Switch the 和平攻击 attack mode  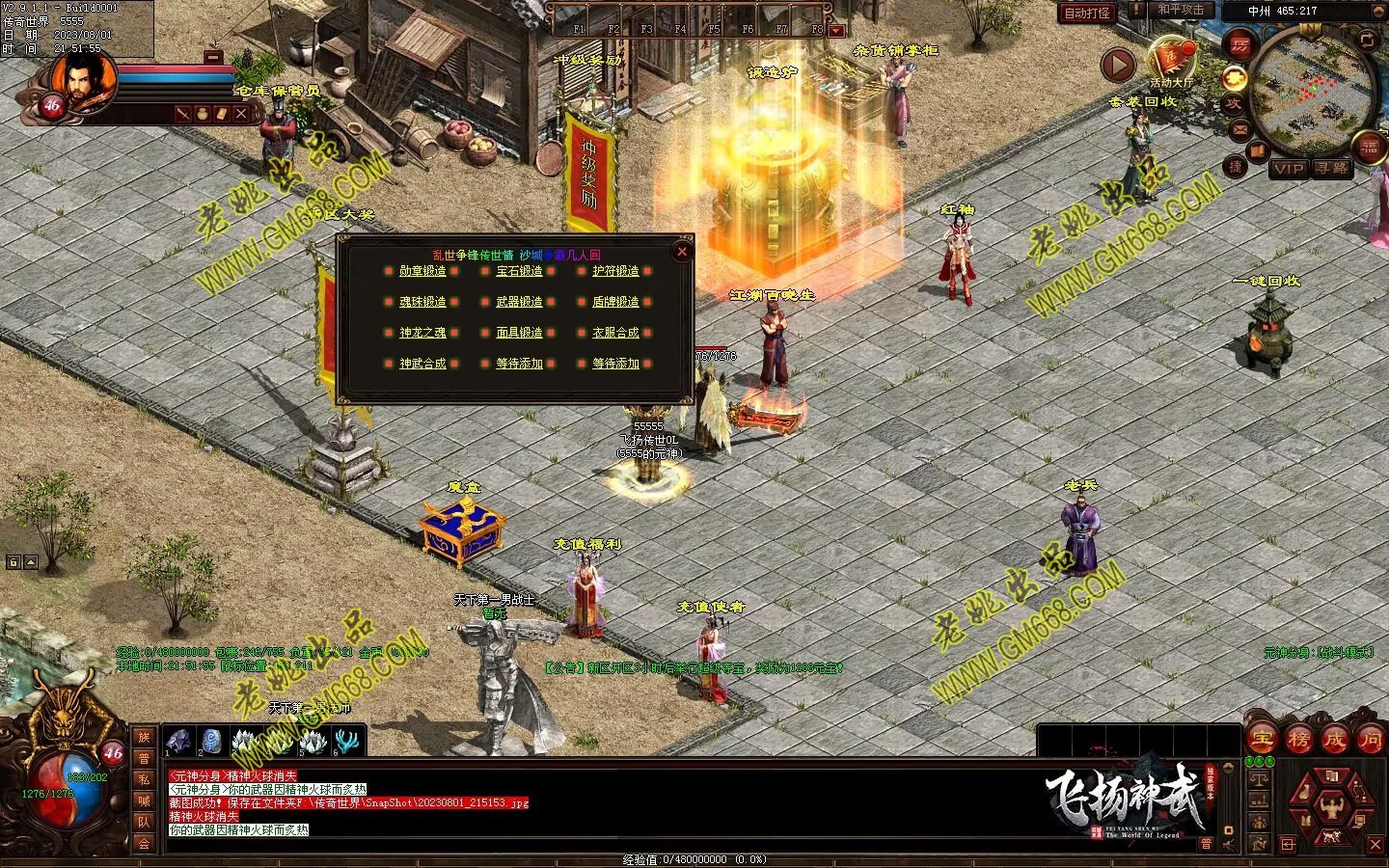coord(1180,10)
